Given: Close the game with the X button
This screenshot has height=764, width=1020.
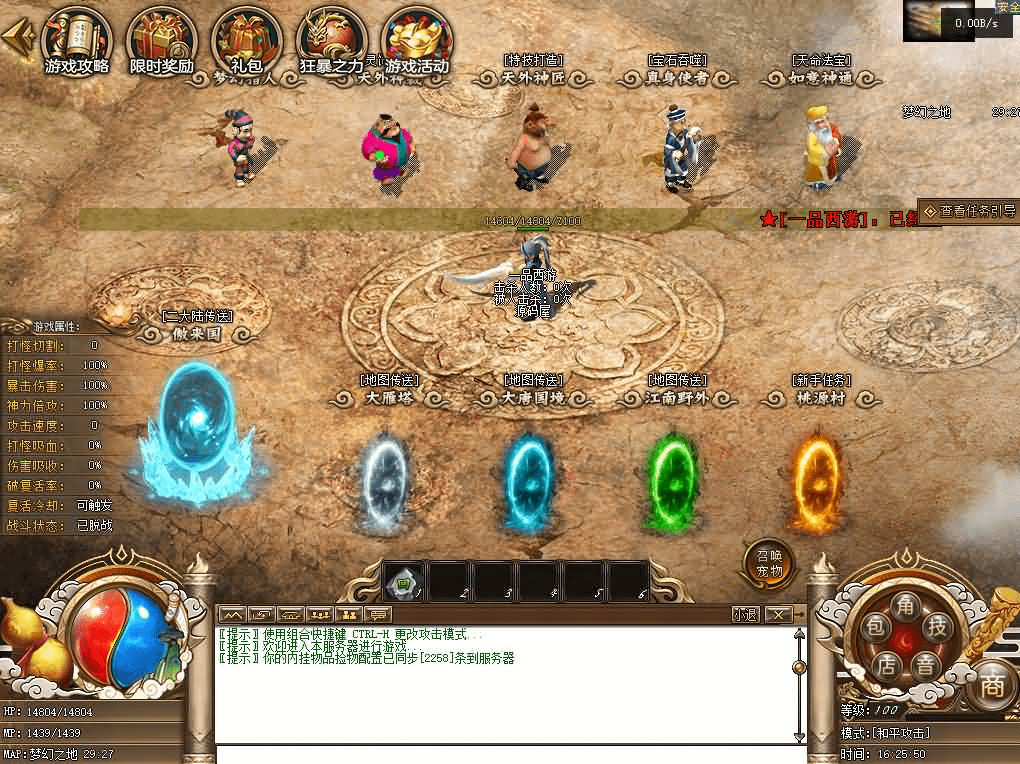Looking at the screenshot, I should point(778,614).
